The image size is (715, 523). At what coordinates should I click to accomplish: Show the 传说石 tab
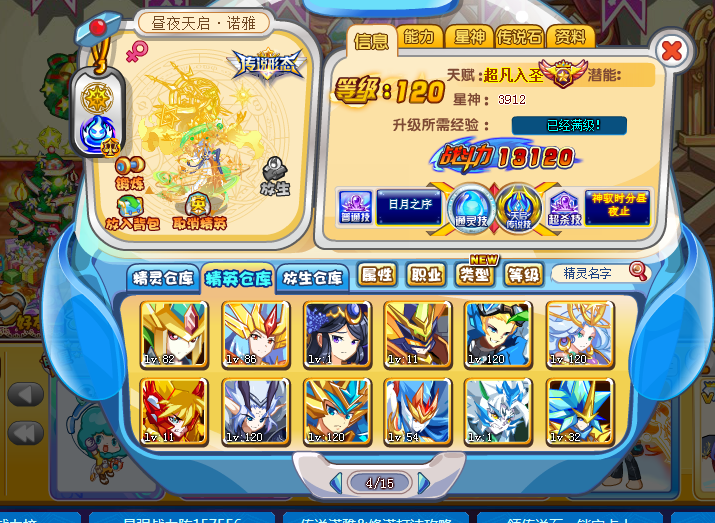click(x=521, y=37)
